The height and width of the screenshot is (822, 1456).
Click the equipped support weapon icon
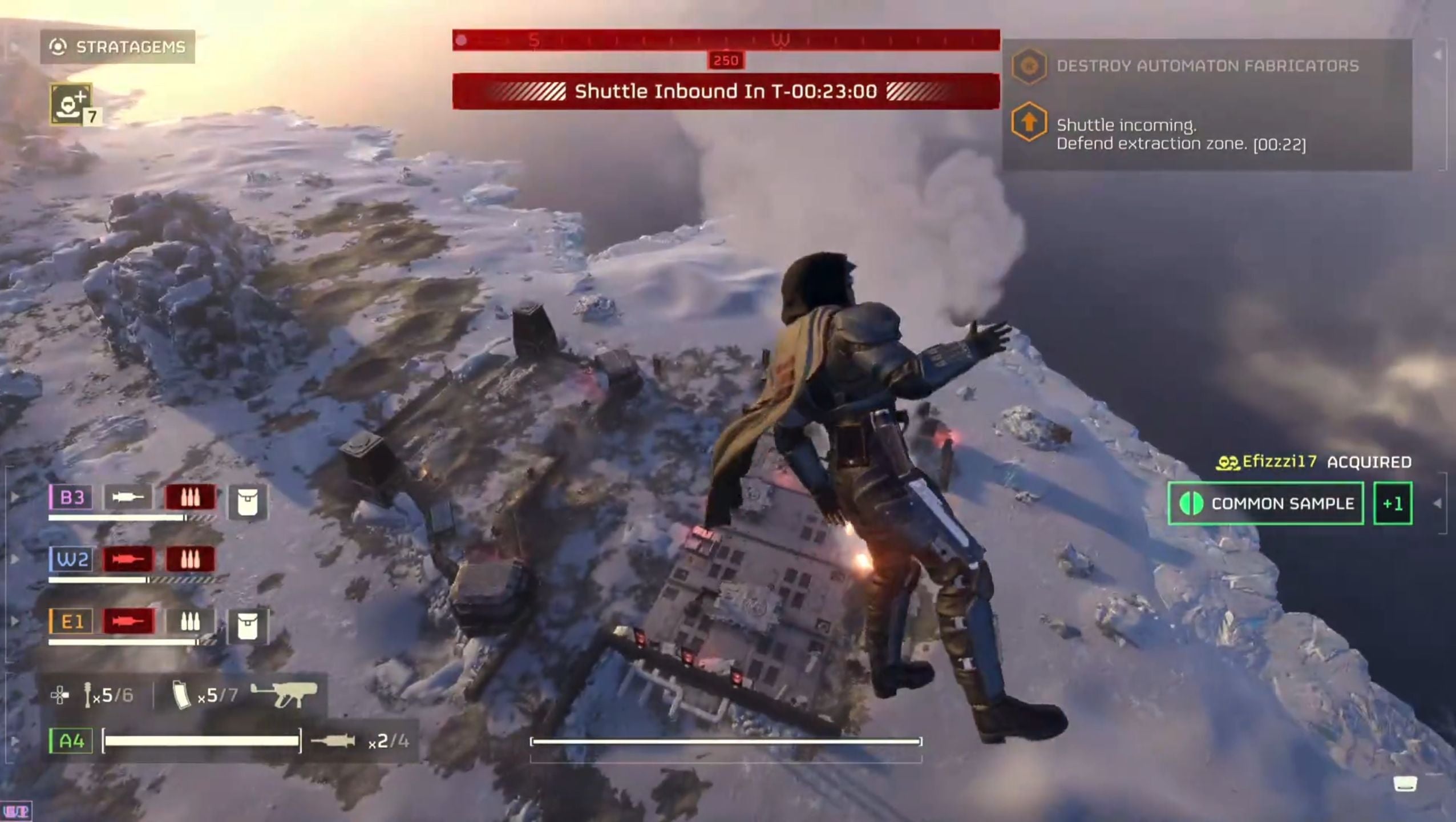pyautogui.click(x=284, y=694)
